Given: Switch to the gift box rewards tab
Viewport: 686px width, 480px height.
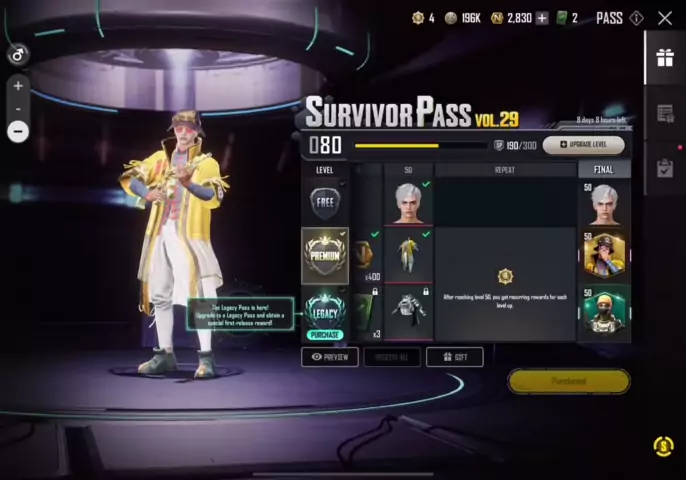Looking at the screenshot, I should [x=665, y=58].
